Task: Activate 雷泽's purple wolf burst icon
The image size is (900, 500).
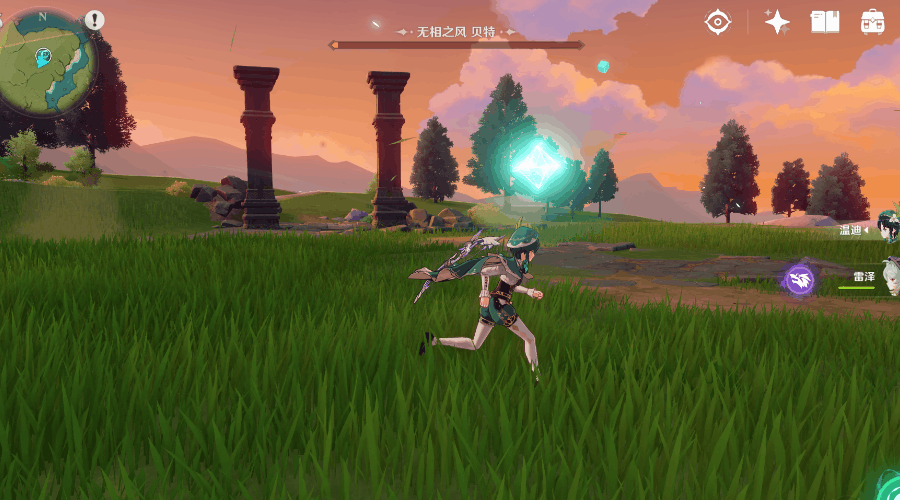Action: tap(799, 279)
